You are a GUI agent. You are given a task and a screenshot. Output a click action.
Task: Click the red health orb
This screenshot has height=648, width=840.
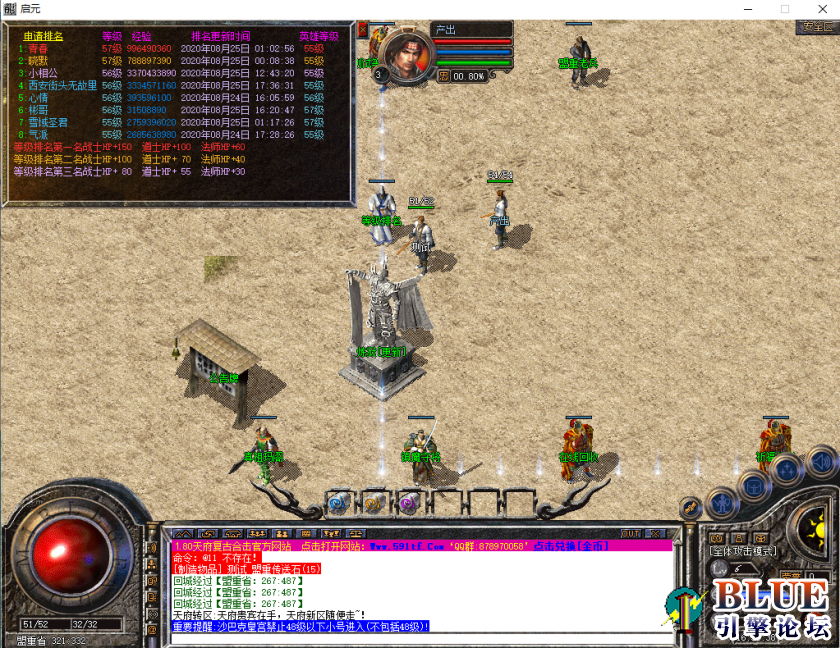pyautogui.click(x=71, y=551)
